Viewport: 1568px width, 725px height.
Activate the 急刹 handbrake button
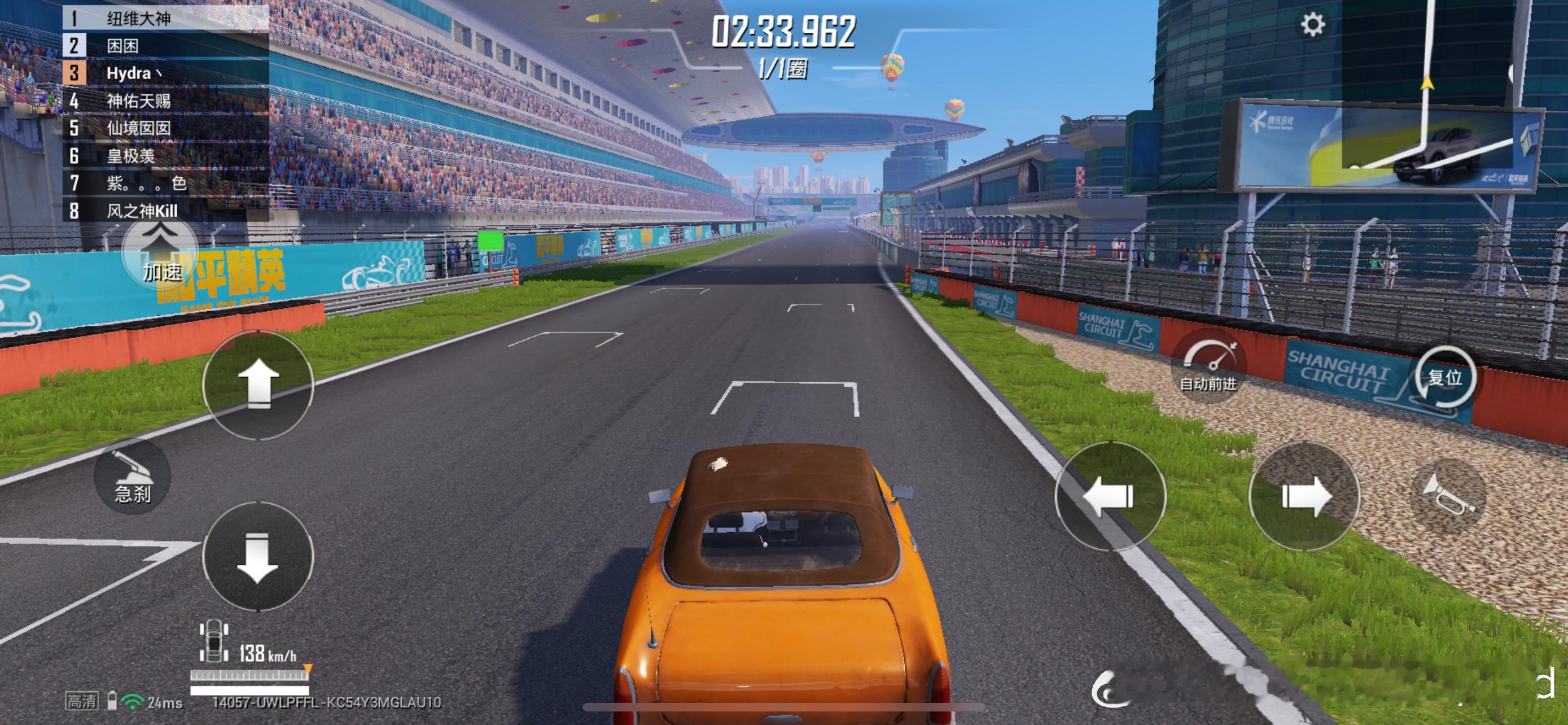tap(132, 477)
